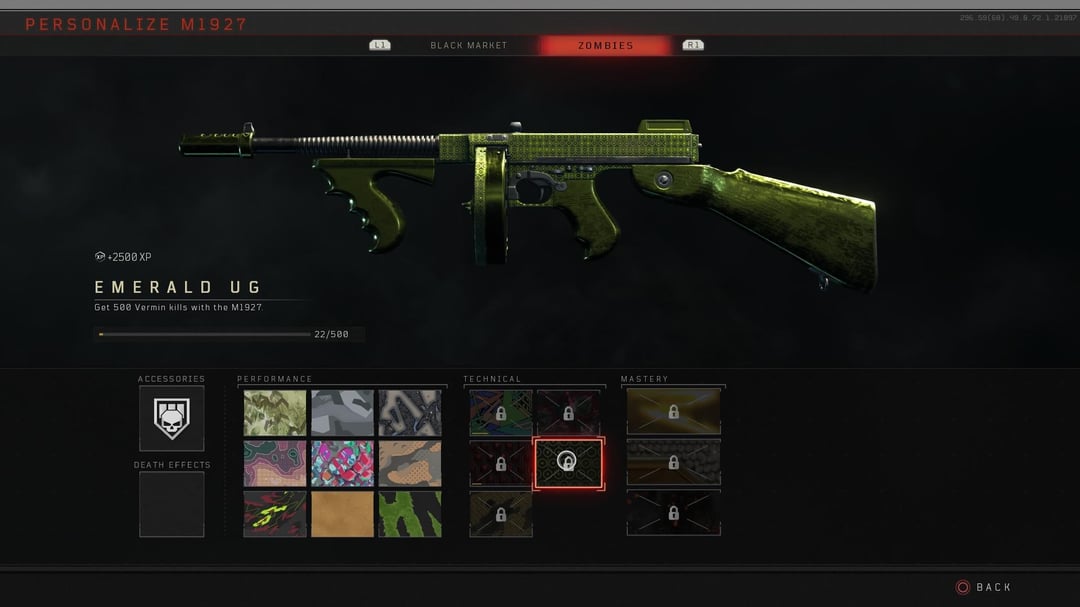The height and width of the screenshot is (607, 1080).
Task: Pick the dark gray and tan maze camo
Action: (x=409, y=412)
